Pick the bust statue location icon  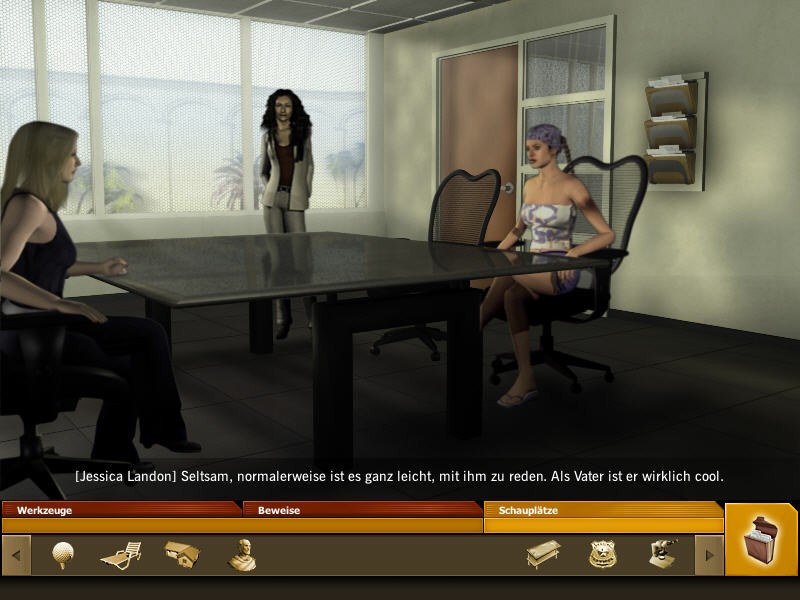pyautogui.click(x=241, y=555)
